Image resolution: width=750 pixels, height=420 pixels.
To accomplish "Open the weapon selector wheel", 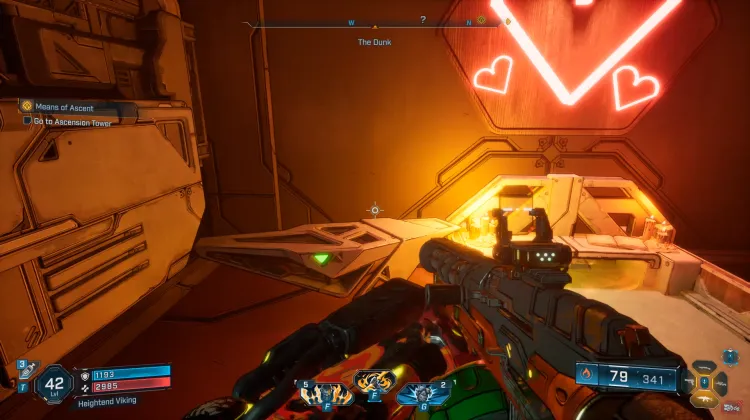I will click(x=704, y=381).
